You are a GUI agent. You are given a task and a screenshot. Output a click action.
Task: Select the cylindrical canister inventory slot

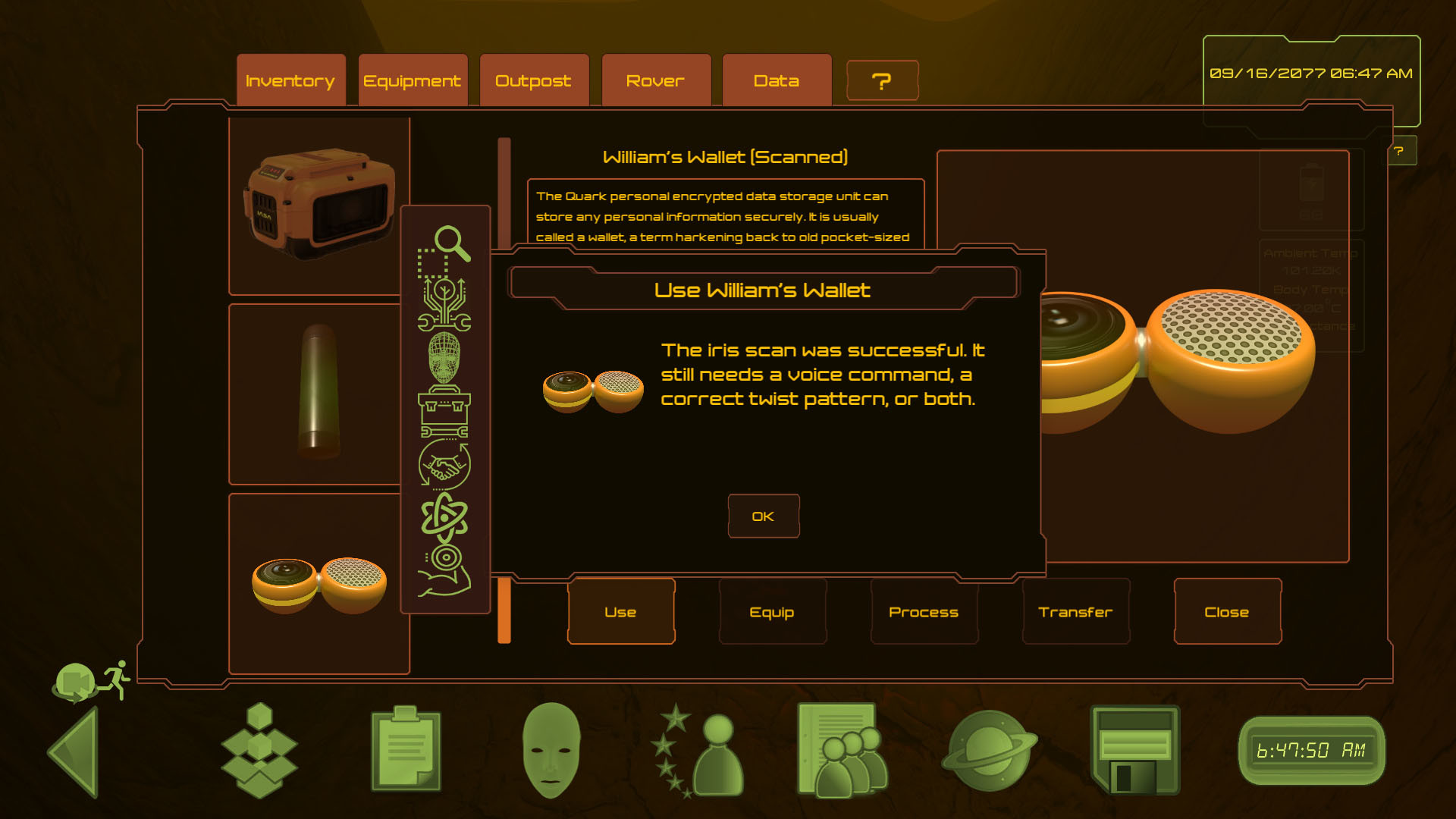[318, 393]
